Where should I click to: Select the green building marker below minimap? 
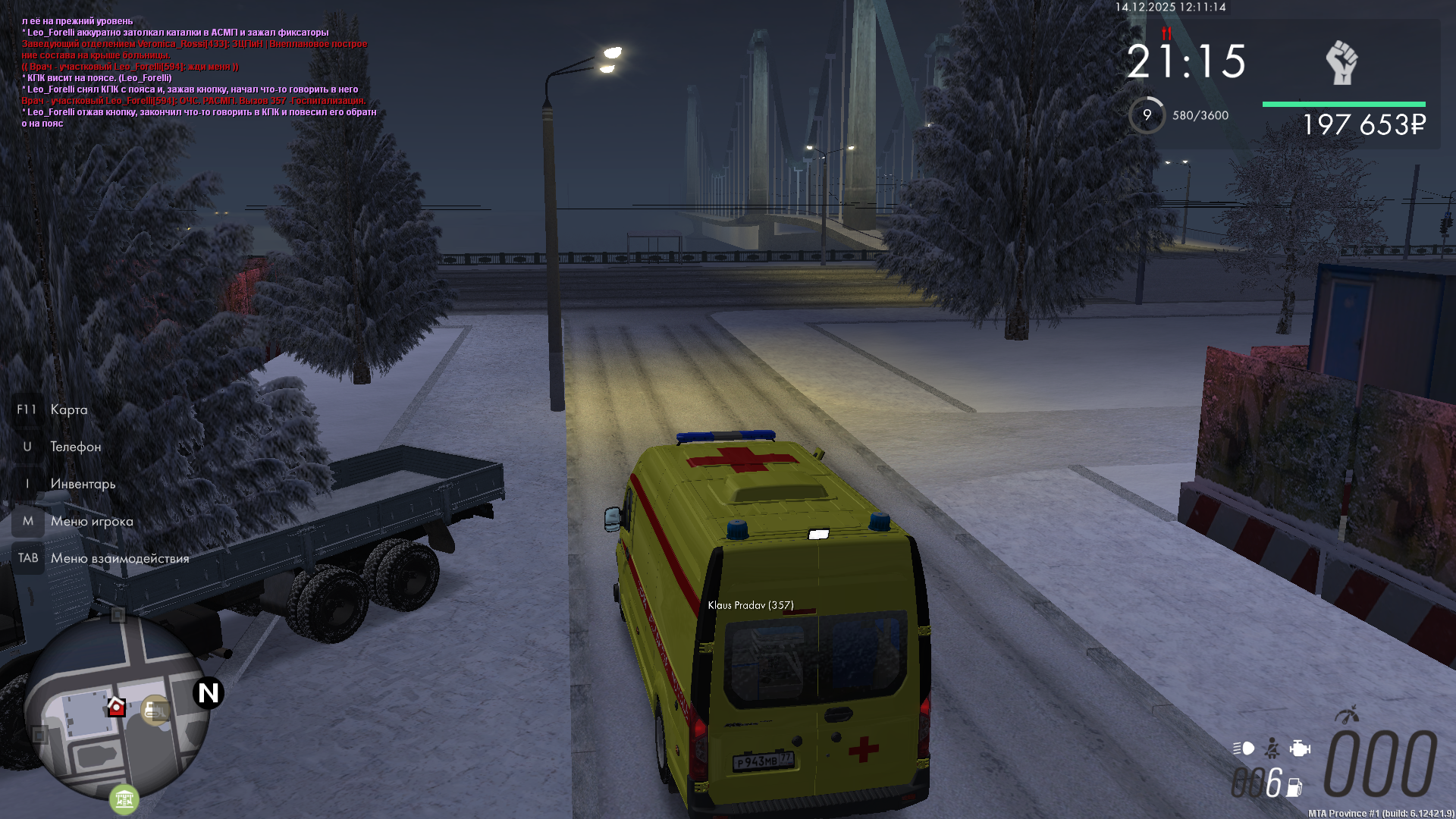(124, 799)
